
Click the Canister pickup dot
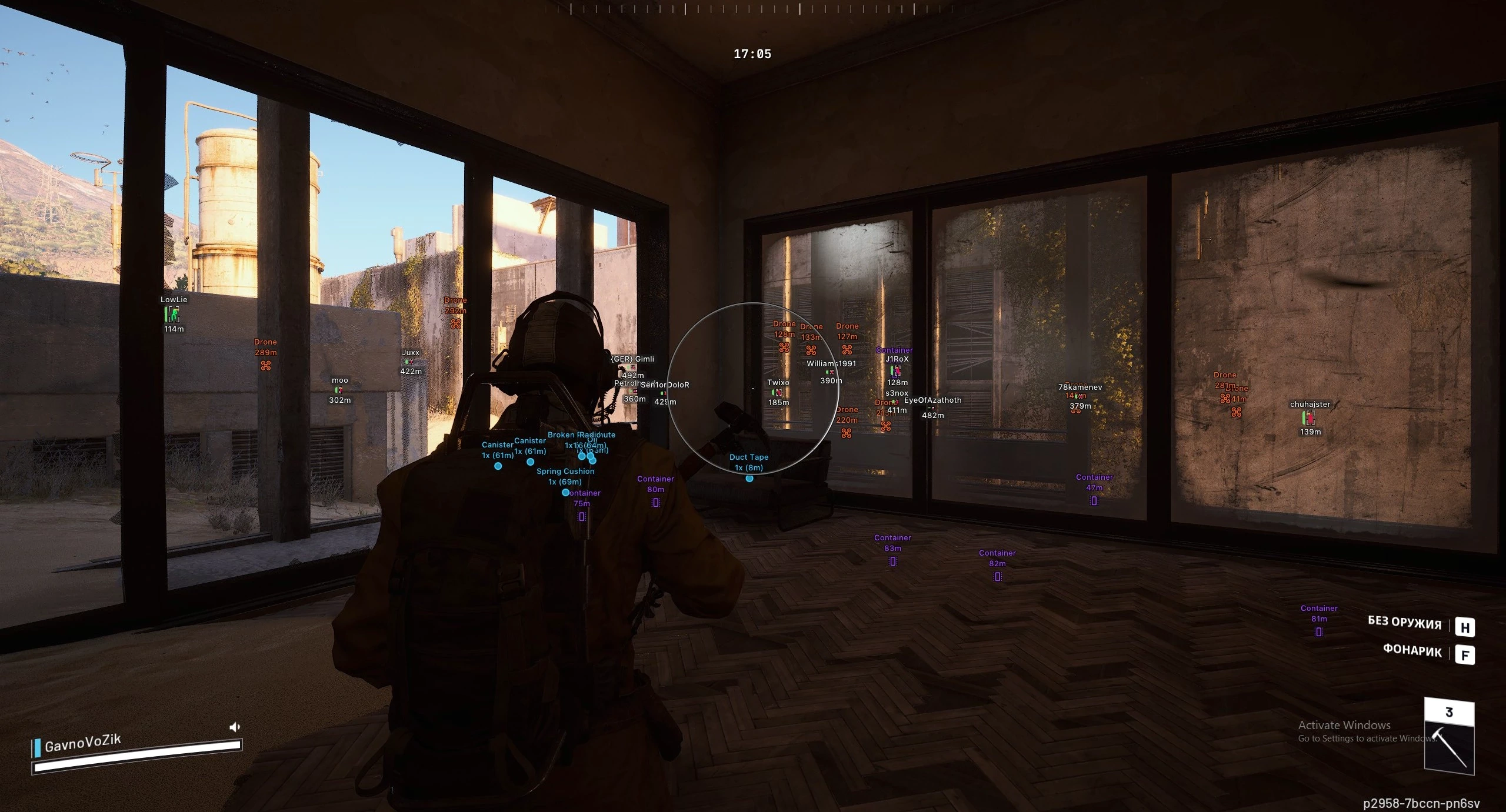pyautogui.click(x=499, y=465)
